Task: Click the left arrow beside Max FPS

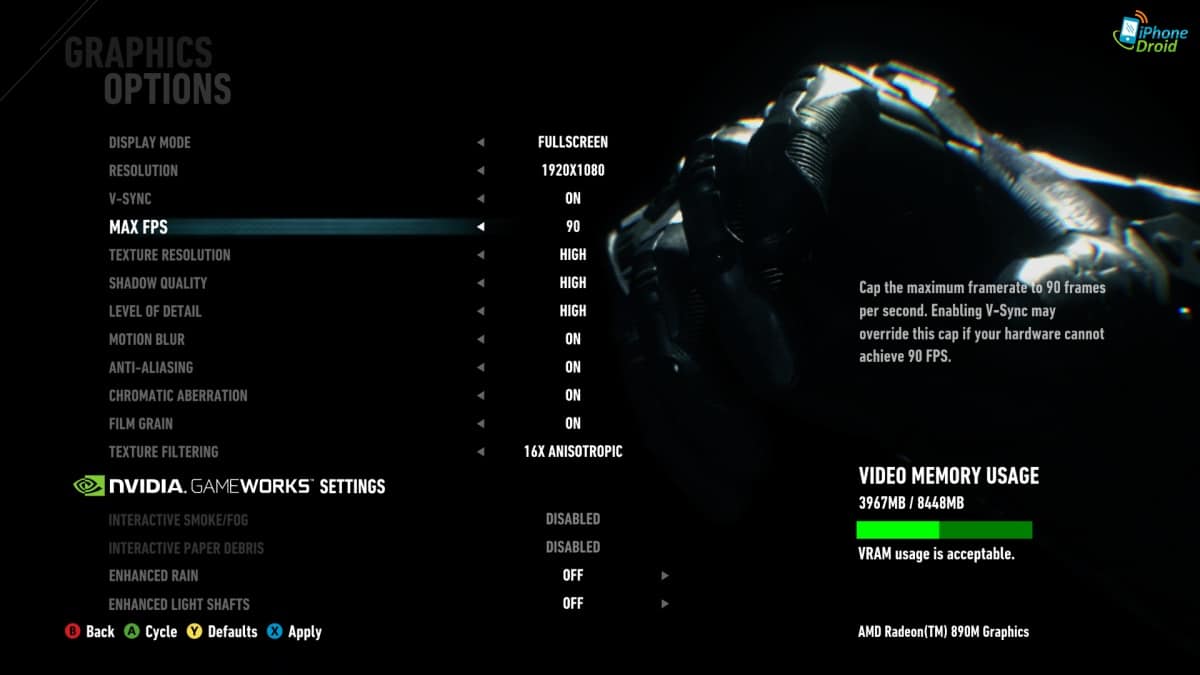Action: (x=481, y=227)
